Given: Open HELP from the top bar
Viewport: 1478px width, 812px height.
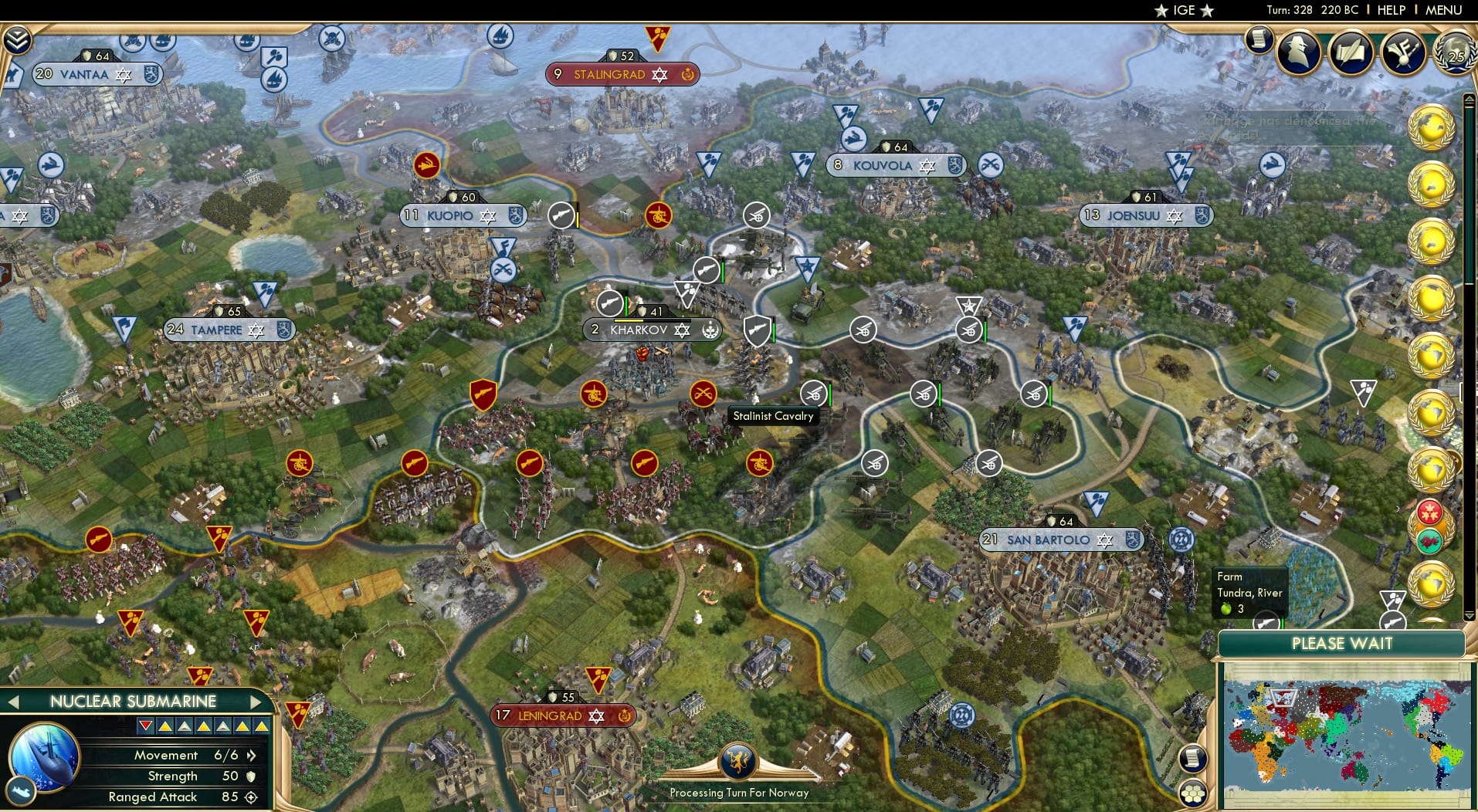Looking at the screenshot, I should point(1390,10).
